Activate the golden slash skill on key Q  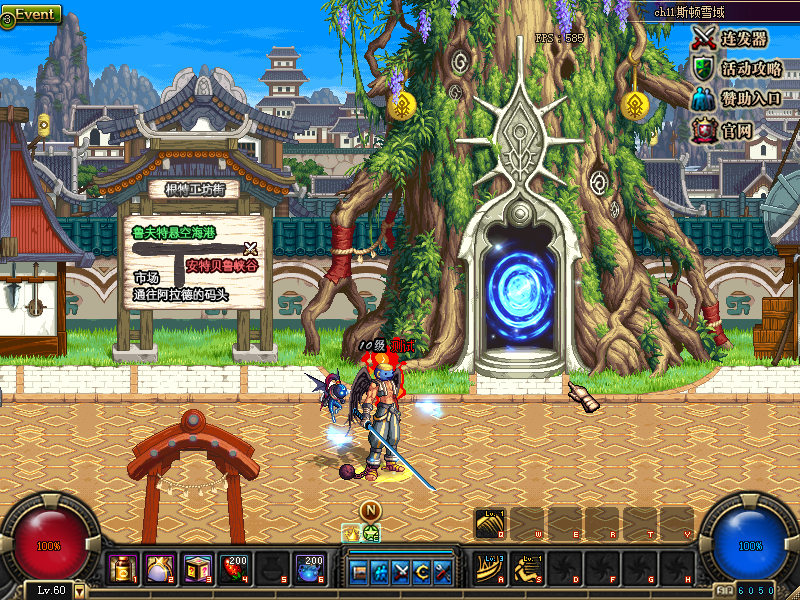[491, 522]
